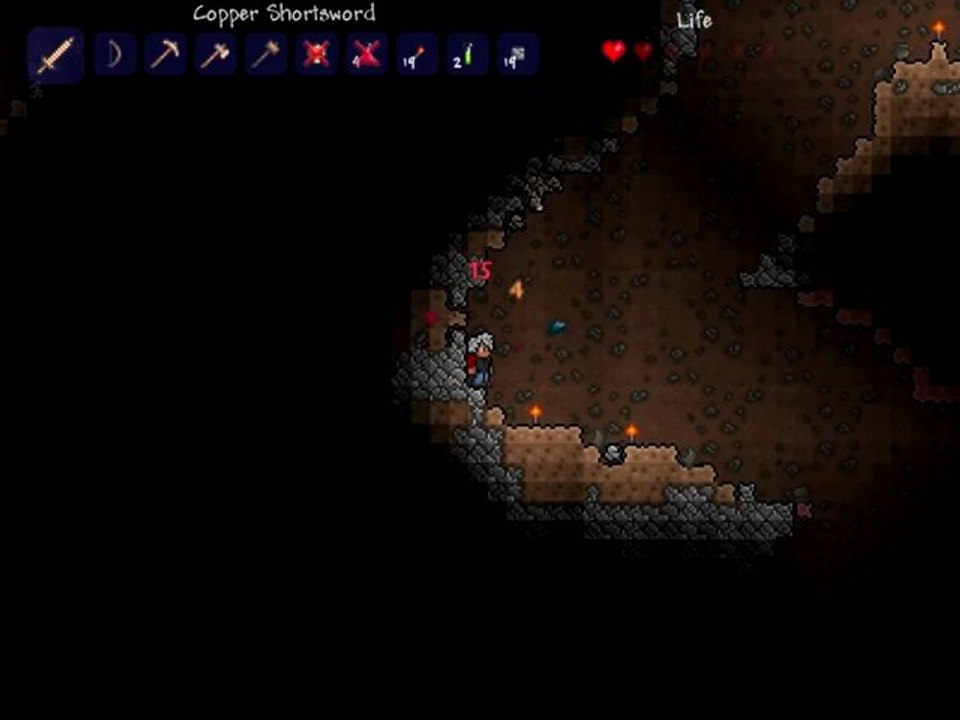Select the stone block stack slot
The height and width of the screenshot is (720, 960).
(518, 54)
